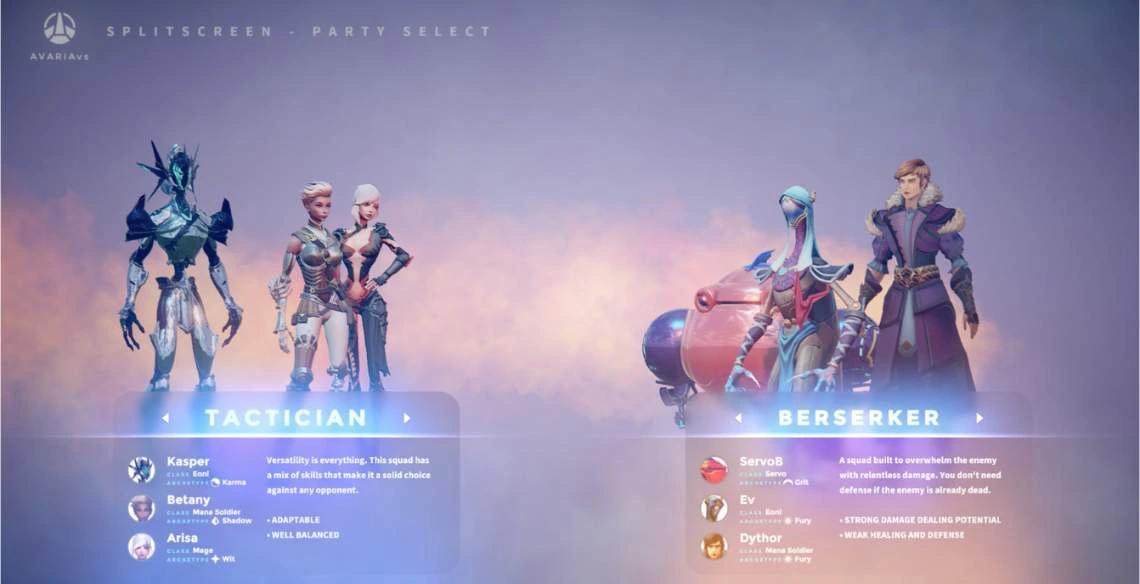Click the right arrow beside TACTICIAN
The image size is (1140, 584).
click(407, 418)
